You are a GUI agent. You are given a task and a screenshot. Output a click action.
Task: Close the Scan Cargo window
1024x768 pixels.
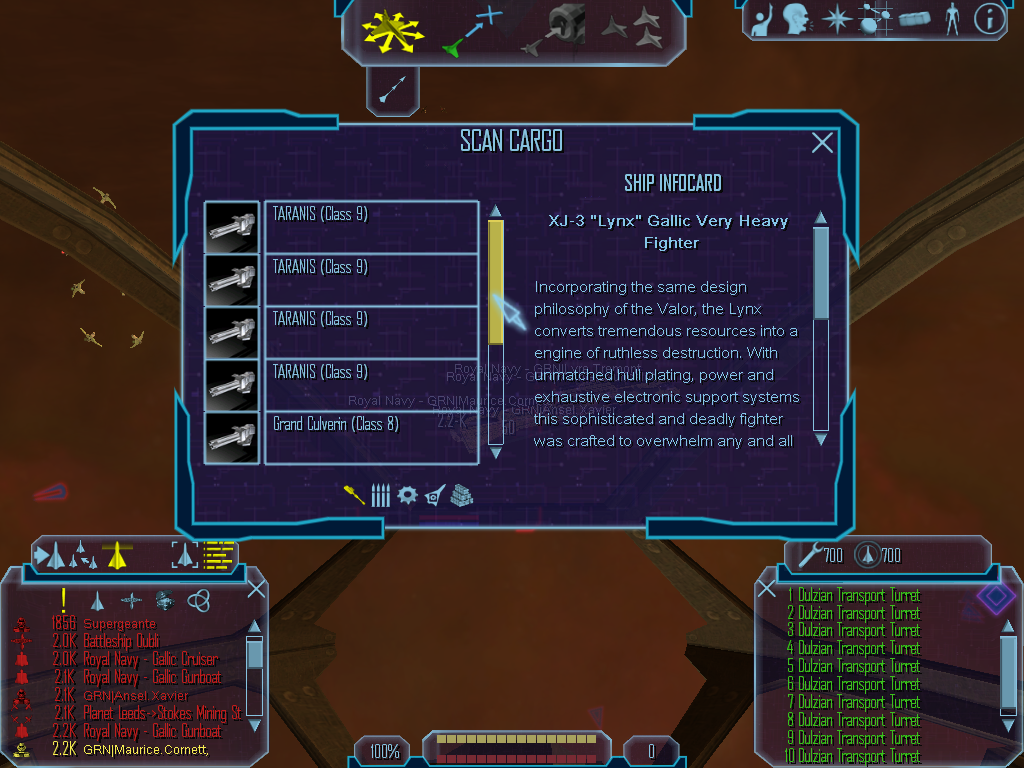click(822, 143)
